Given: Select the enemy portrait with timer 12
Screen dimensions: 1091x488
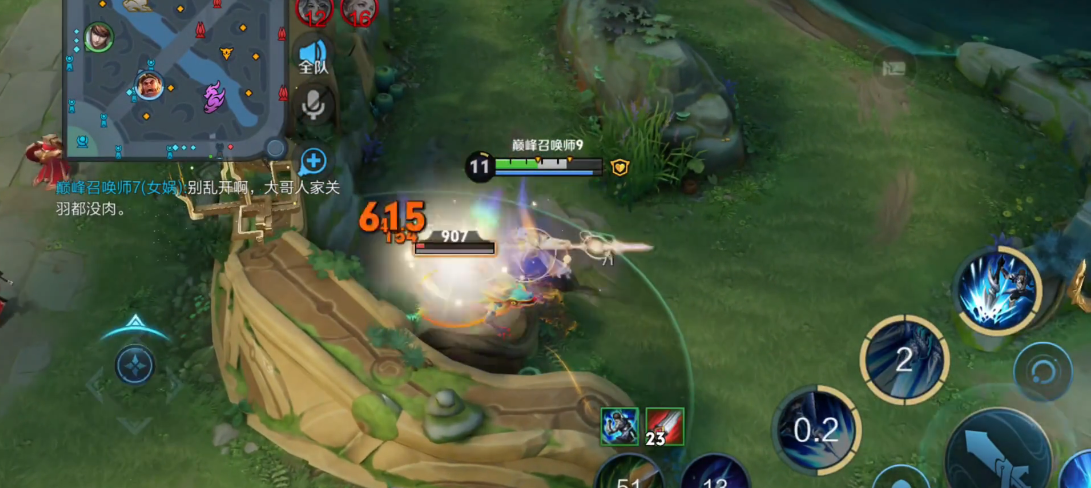Looking at the screenshot, I should (314, 10).
